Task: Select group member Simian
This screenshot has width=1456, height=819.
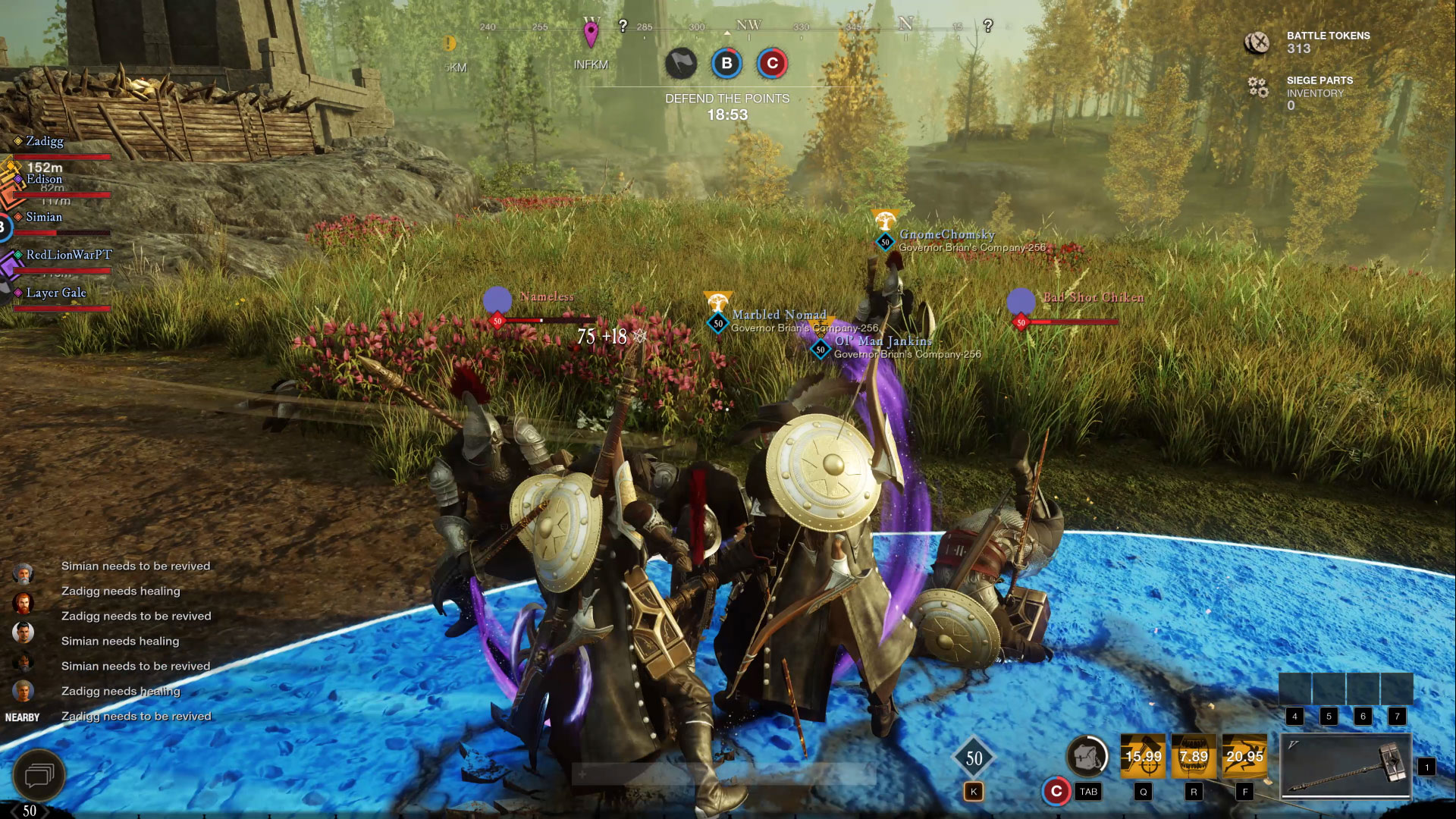Action: click(44, 218)
